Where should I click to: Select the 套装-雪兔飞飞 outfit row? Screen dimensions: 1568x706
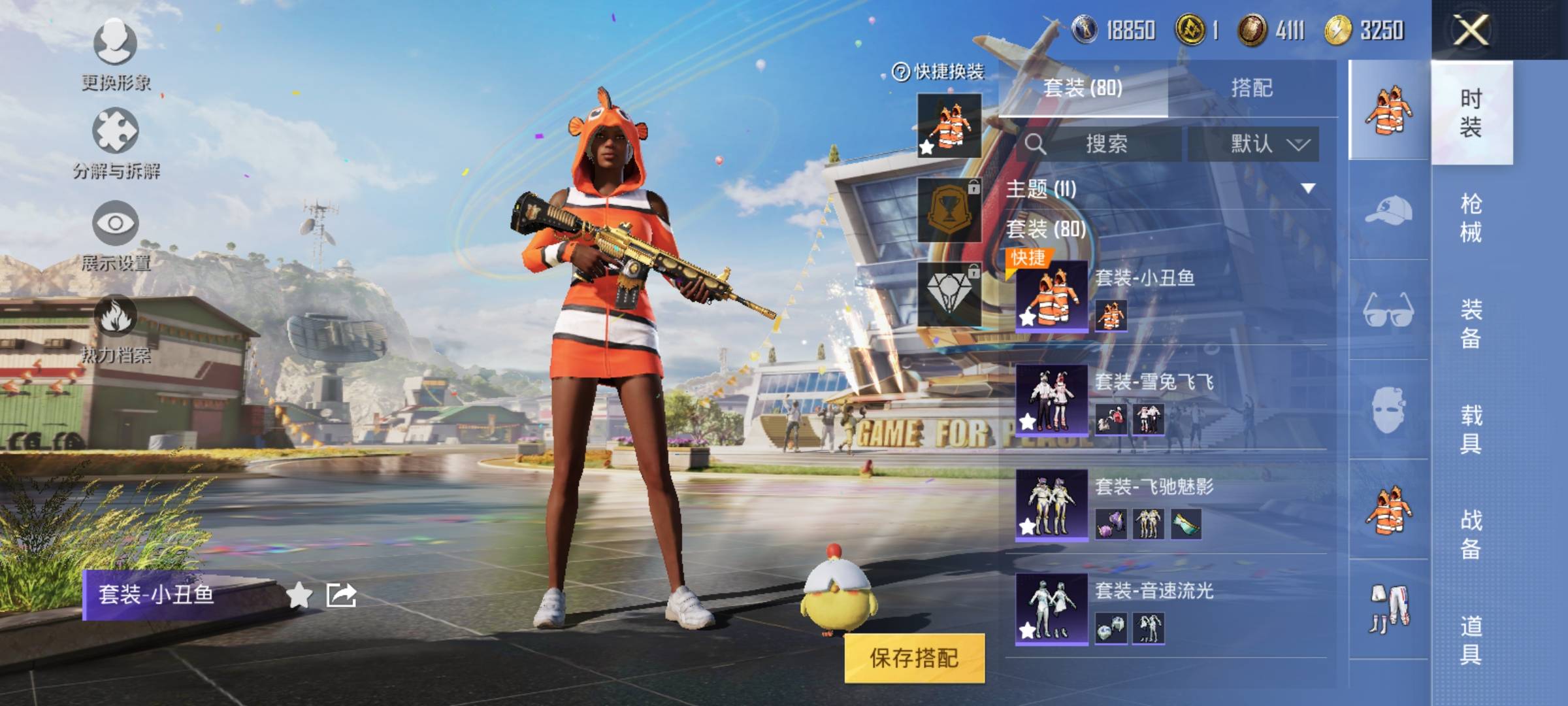[x=1169, y=399]
